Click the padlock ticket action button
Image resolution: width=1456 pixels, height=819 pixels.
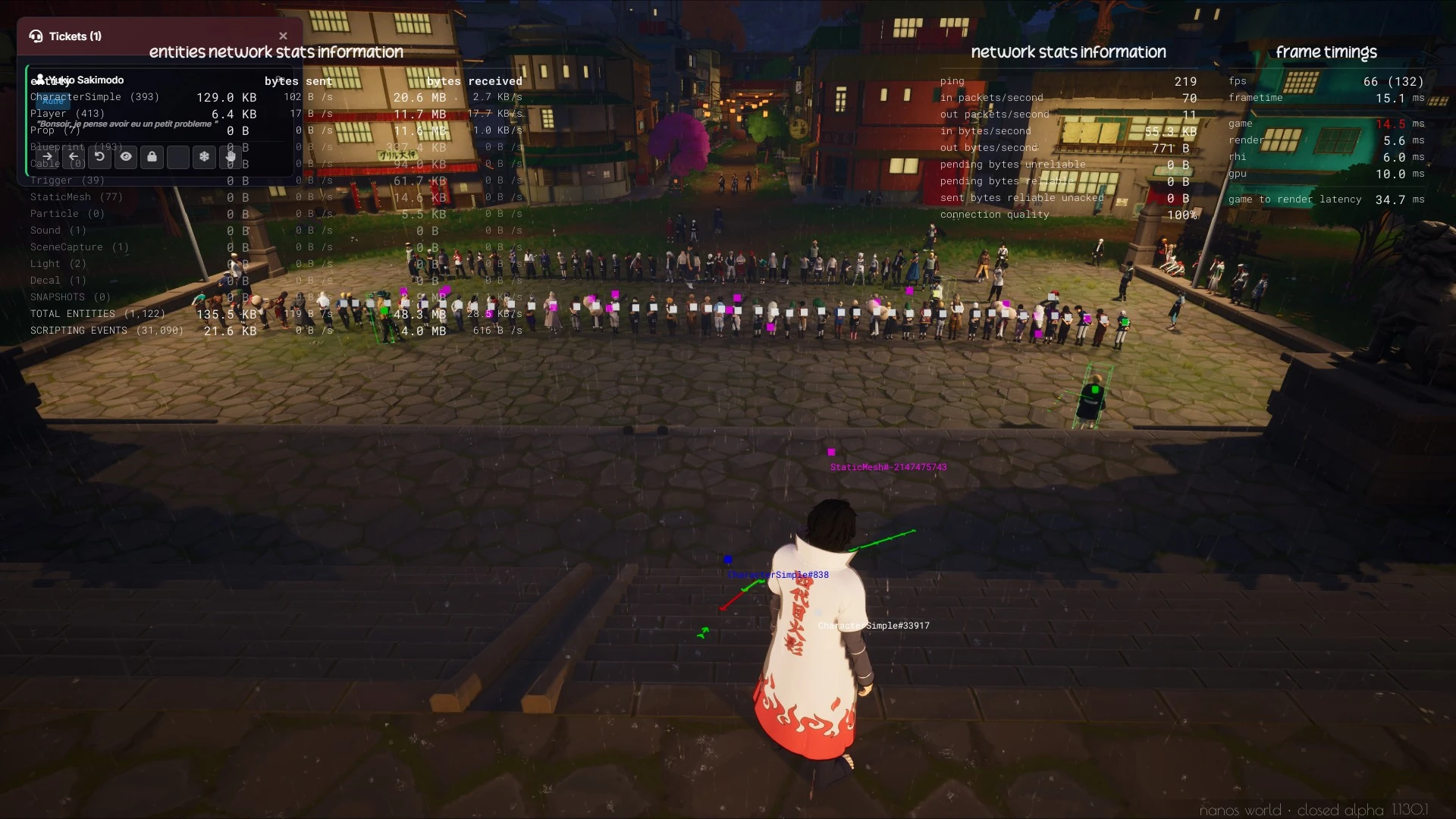pyautogui.click(x=152, y=157)
